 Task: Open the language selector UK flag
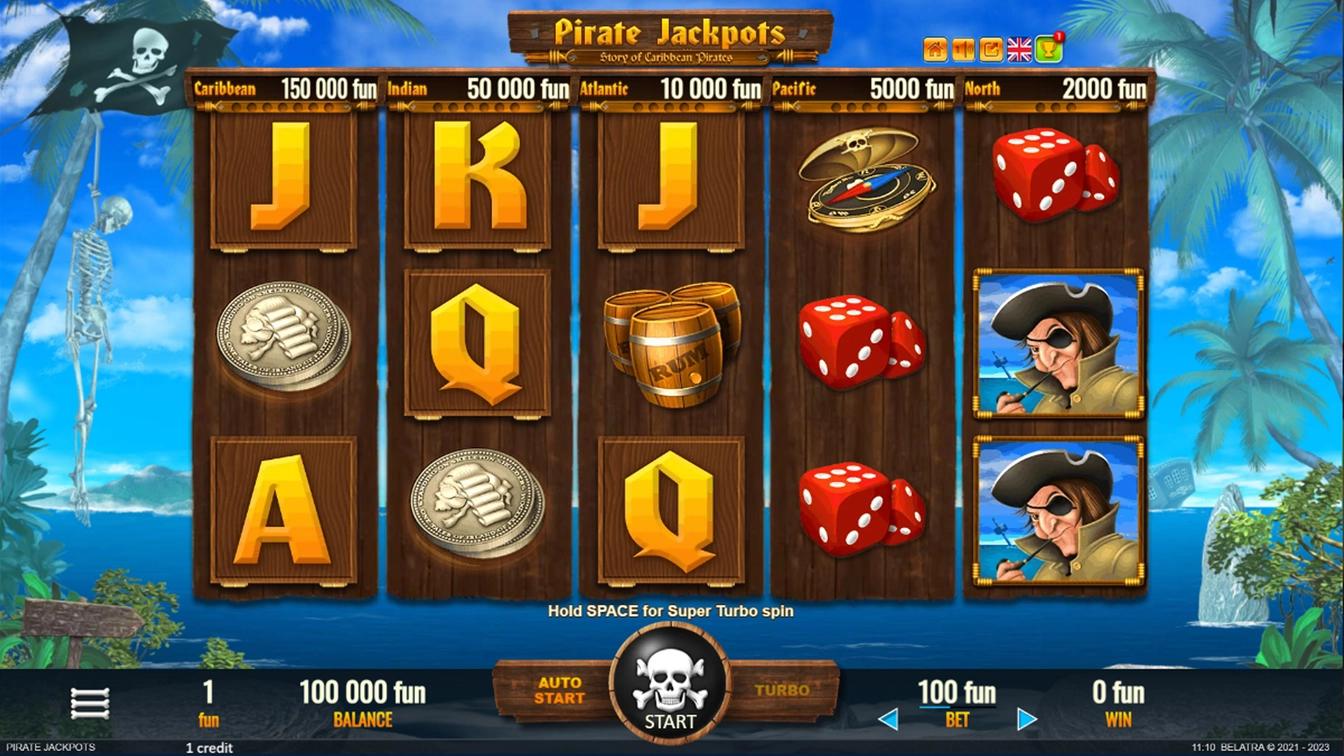pos(1019,48)
